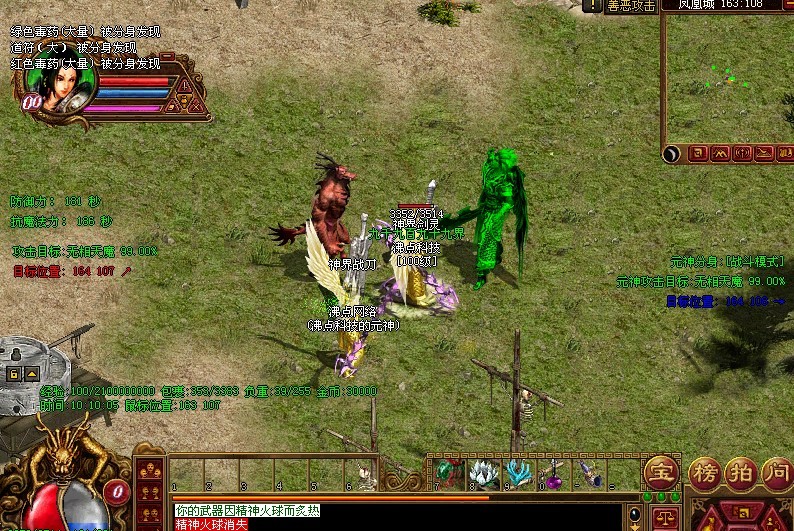Open the 问 help button
The width and height of the screenshot is (794, 531).
tap(775, 473)
